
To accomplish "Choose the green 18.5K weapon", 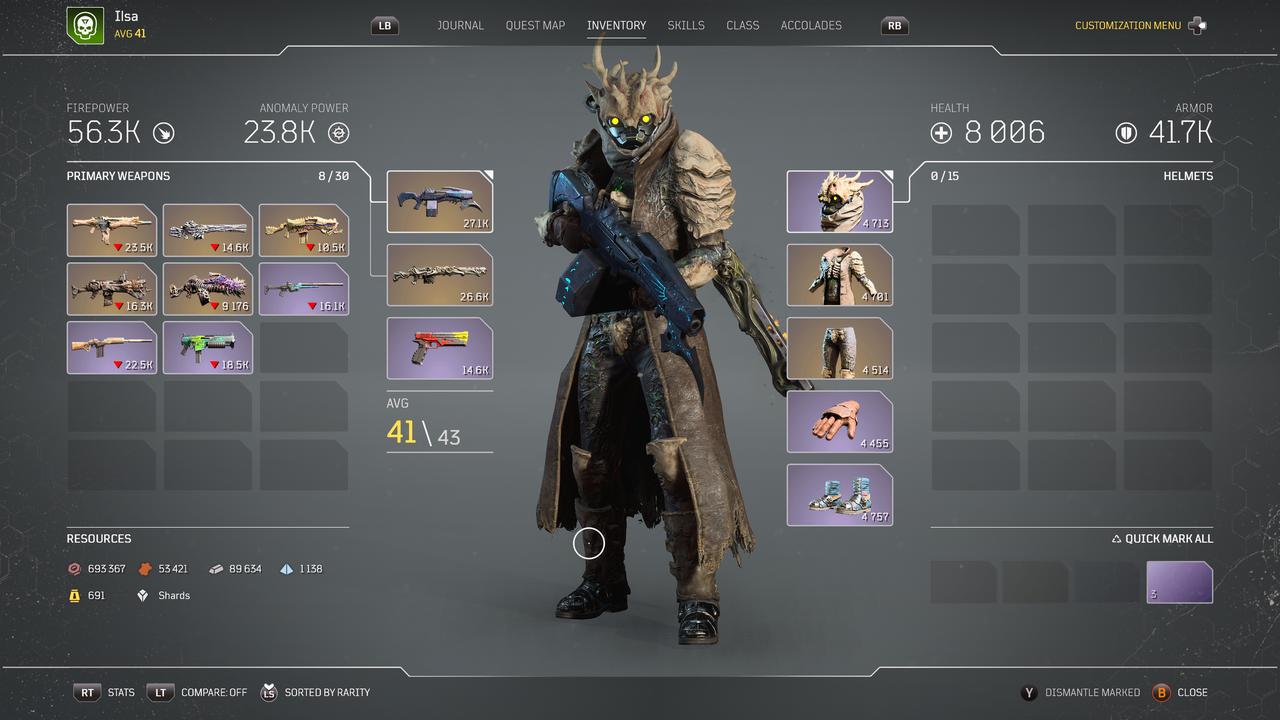I will click(207, 347).
